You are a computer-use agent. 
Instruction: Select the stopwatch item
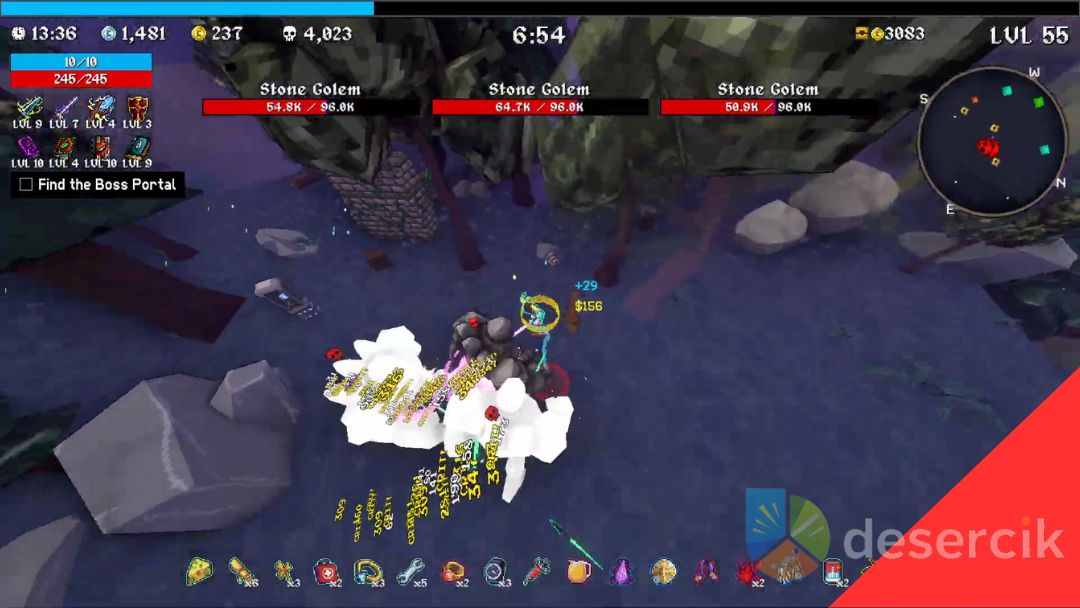pyautogui.click(x=496, y=571)
